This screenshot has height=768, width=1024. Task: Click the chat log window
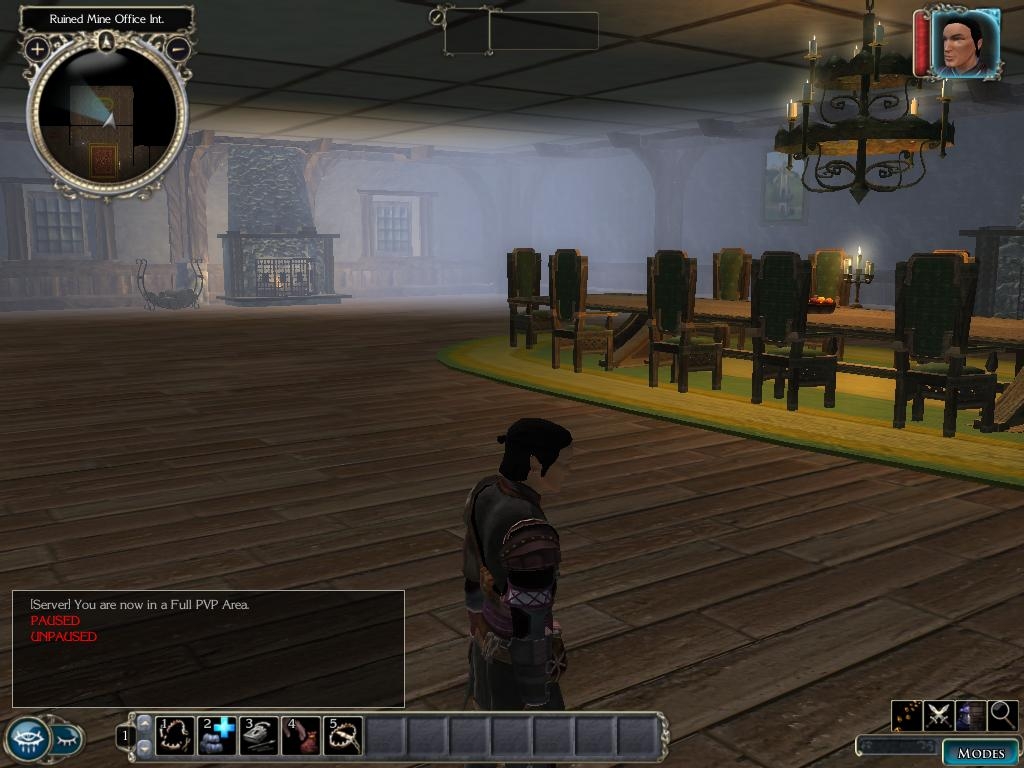coord(208,648)
